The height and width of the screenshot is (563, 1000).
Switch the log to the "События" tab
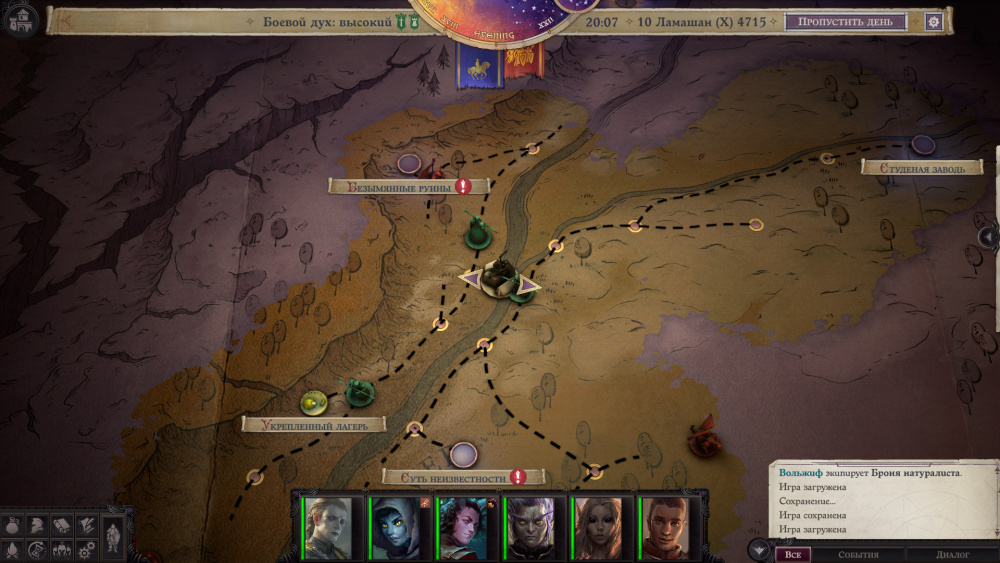[x=857, y=554]
